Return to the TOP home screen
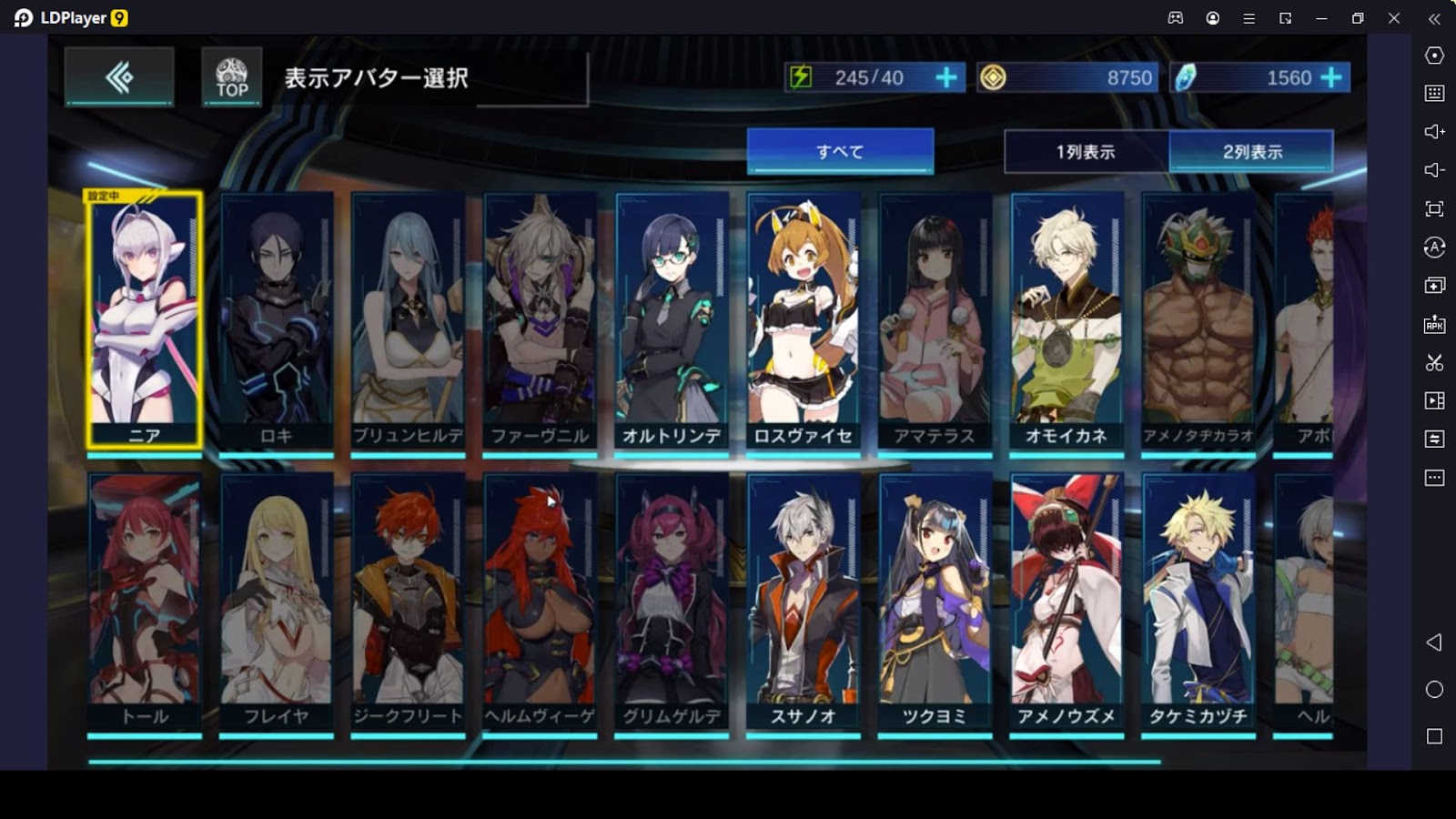 (231, 77)
